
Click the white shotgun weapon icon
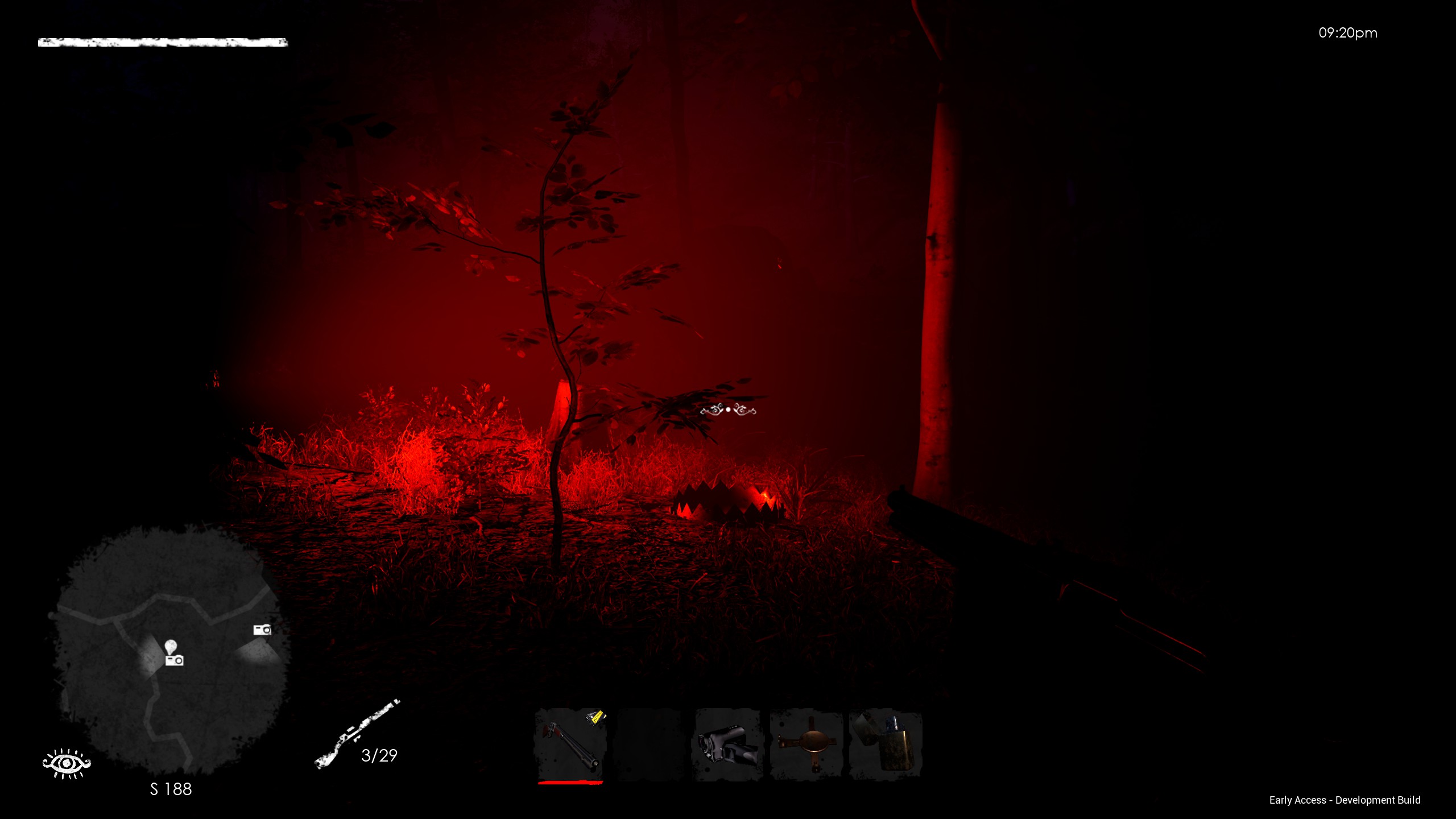coord(357,734)
